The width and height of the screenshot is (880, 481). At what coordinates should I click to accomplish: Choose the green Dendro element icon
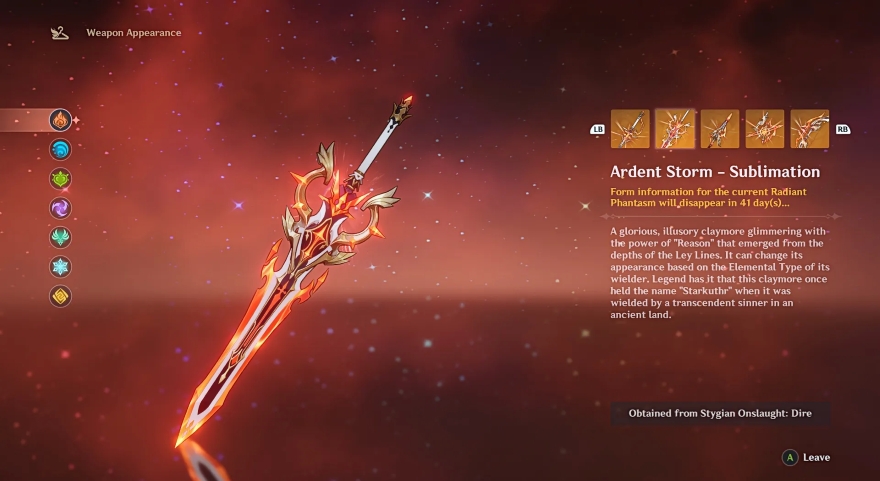tap(61, 179)
